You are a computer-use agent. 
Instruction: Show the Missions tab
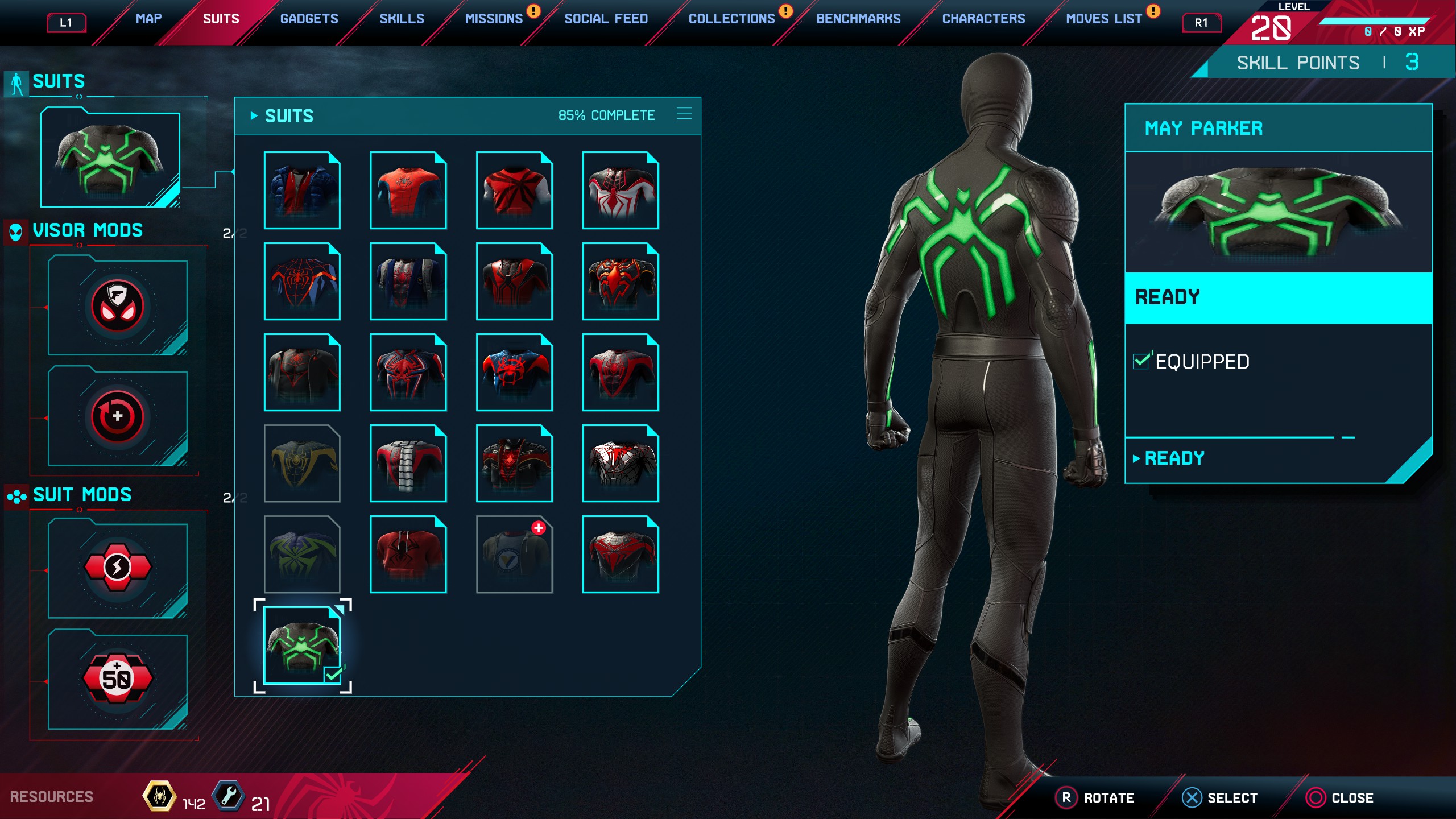(493, 19)
